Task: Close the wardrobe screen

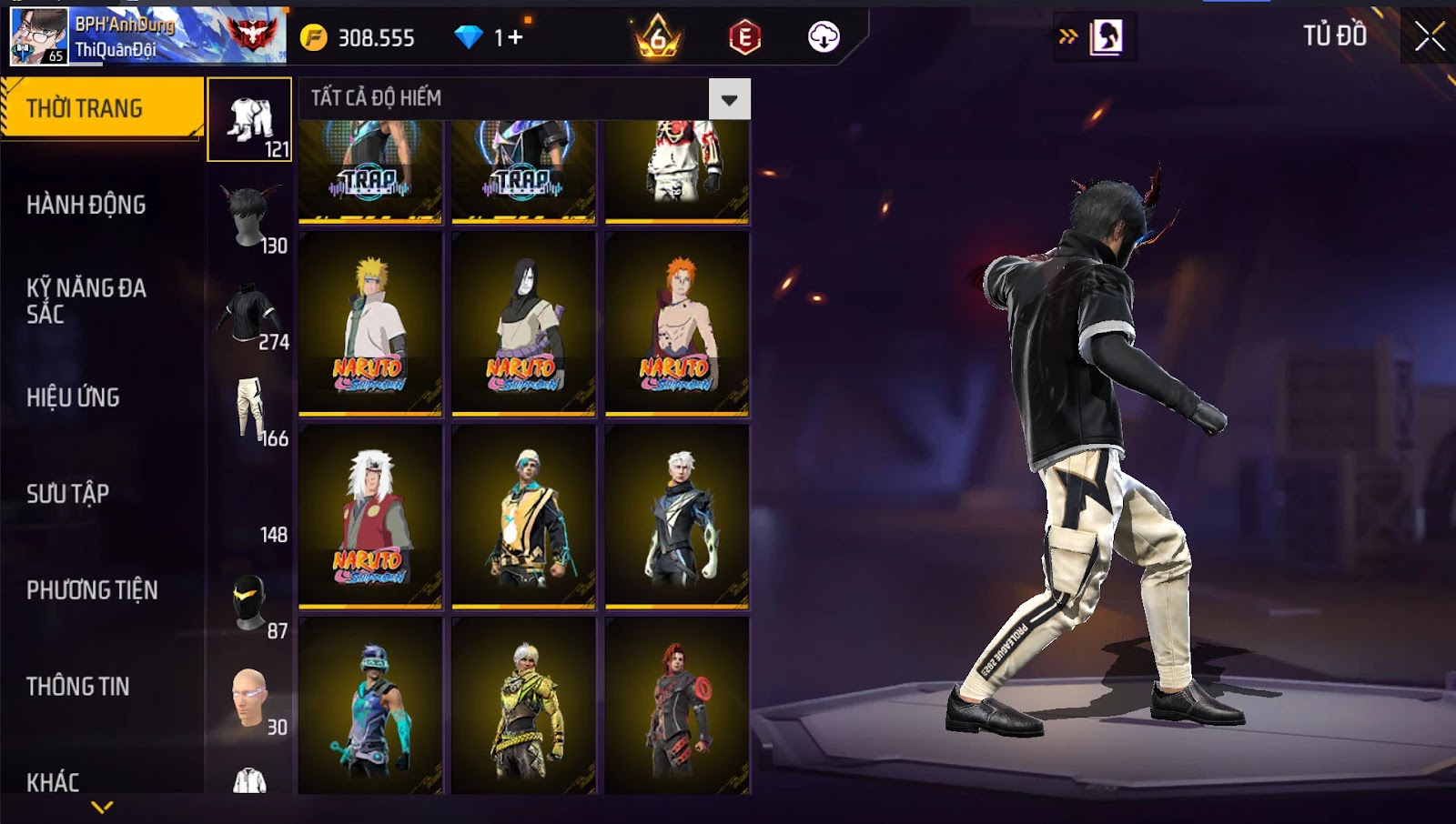Action: (x=1429, y=36)
